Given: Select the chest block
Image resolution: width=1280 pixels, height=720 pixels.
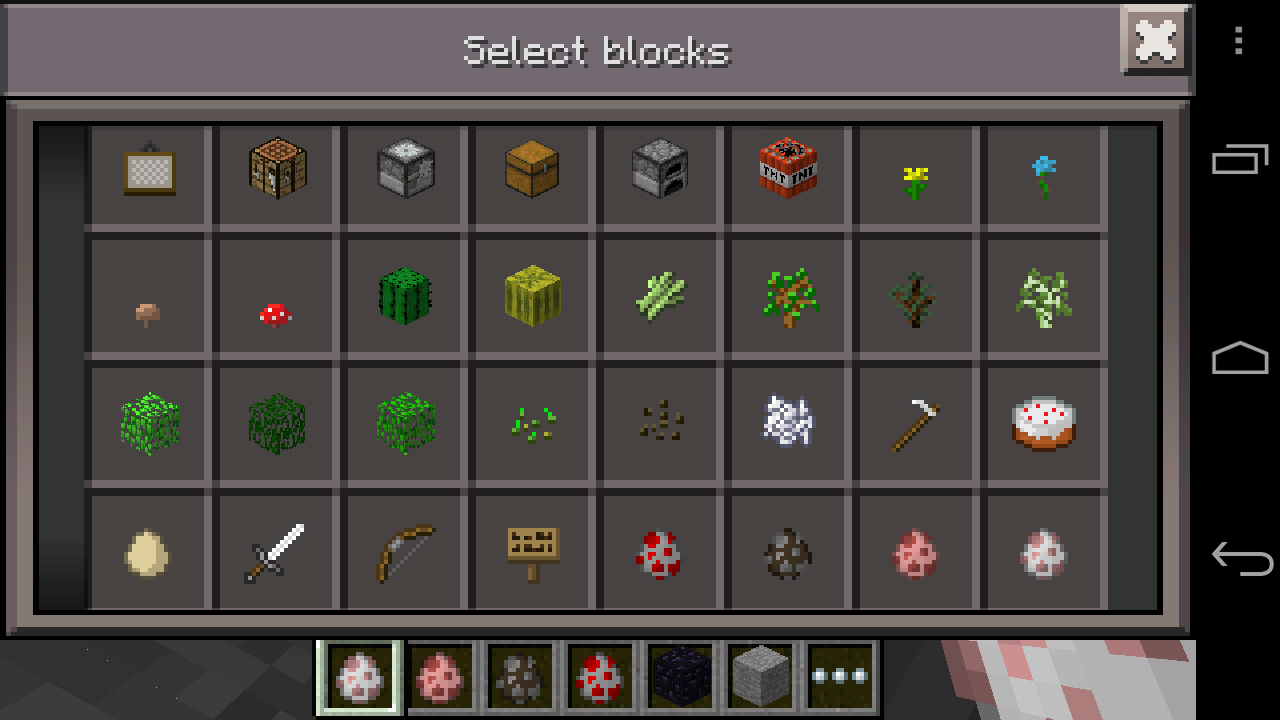Looking at the screenshot, I should point(532,173).
